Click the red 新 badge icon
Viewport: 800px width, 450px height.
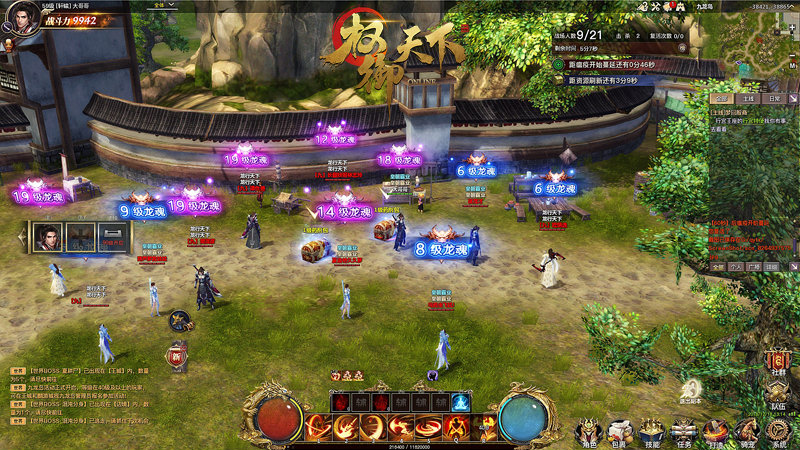[x=177, y=354]
